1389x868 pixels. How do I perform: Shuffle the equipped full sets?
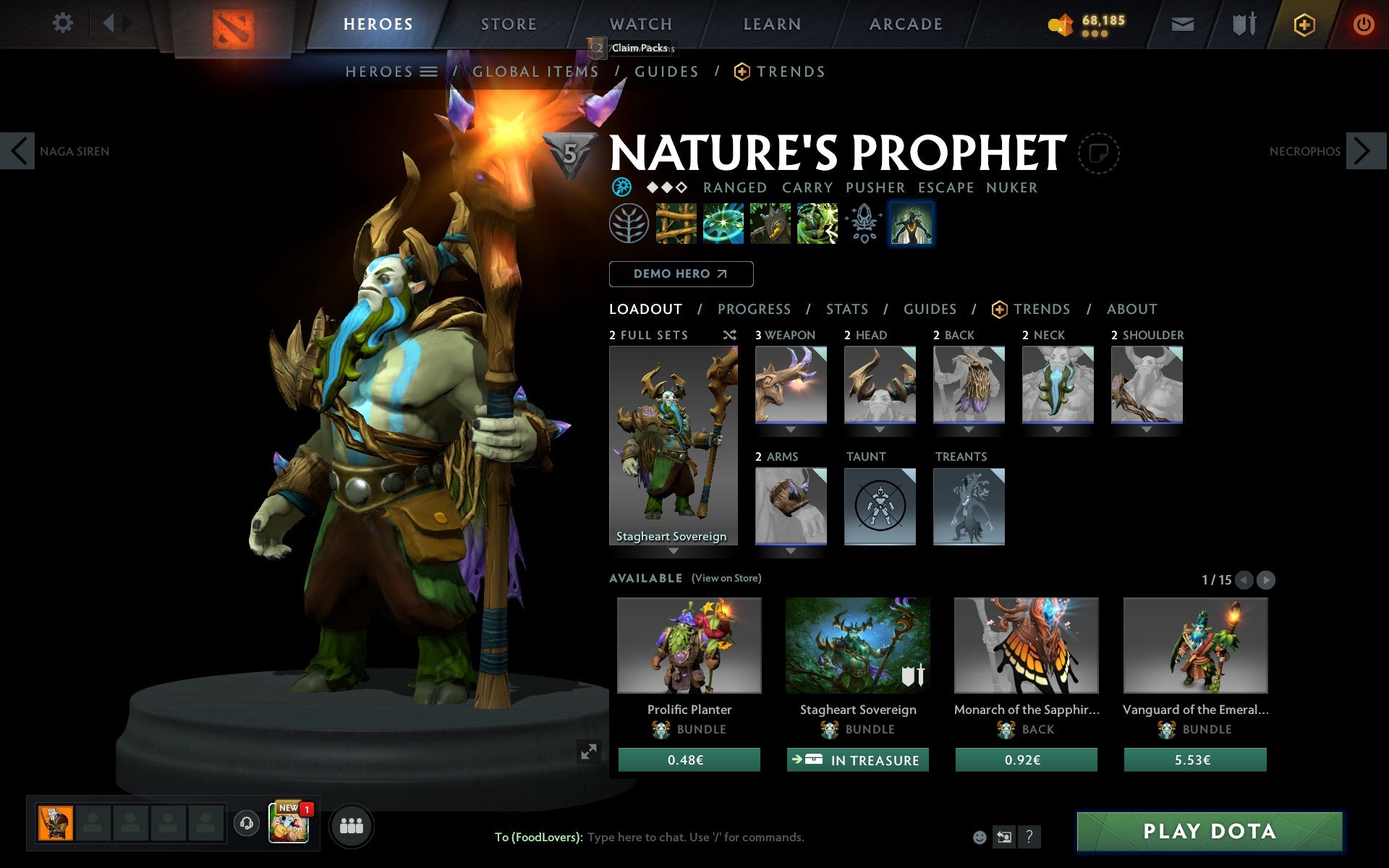tap(730, 335)
